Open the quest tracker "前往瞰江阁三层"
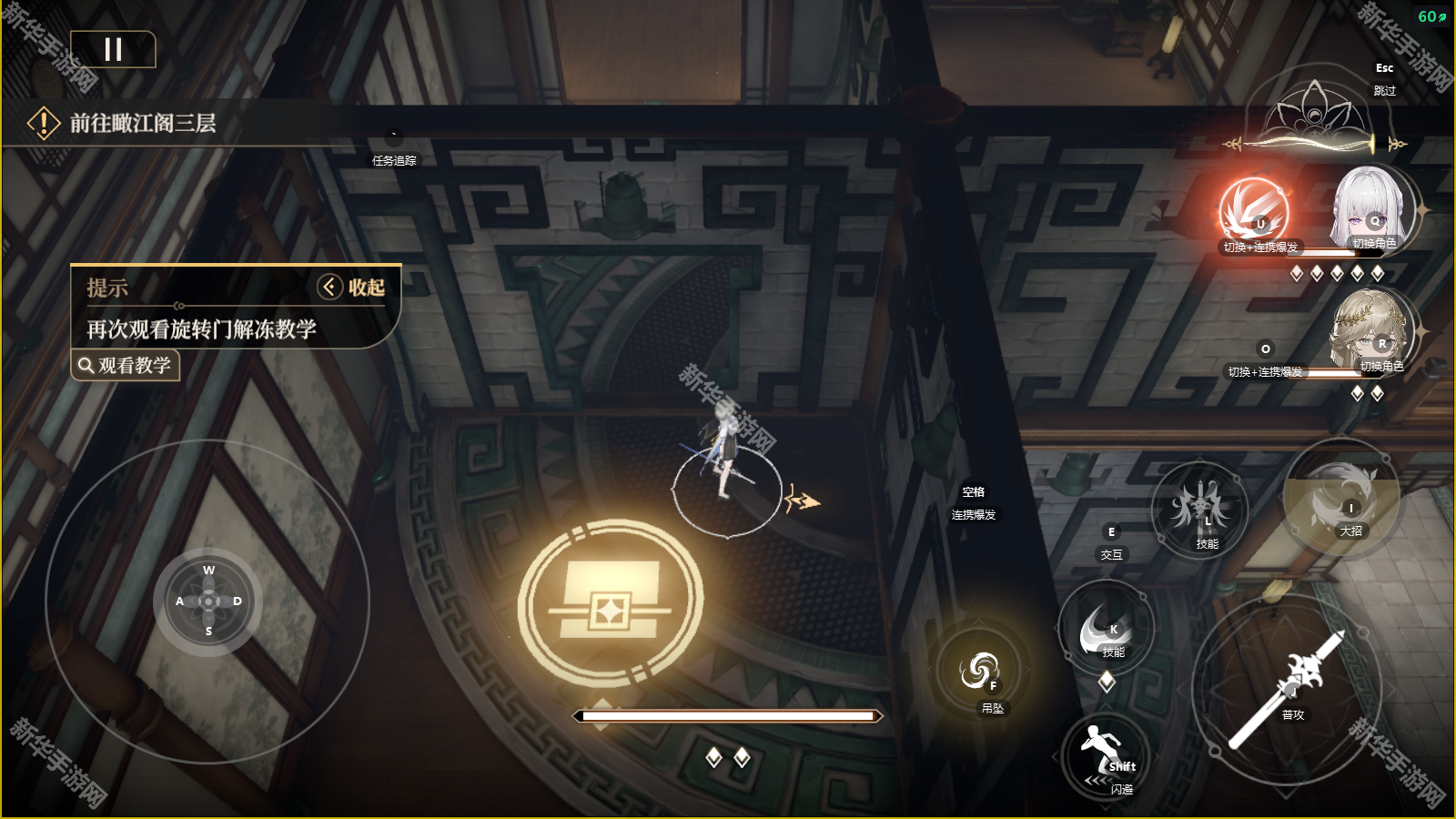This screenshot has height=819, width=1456. click(x=142, y=123)
